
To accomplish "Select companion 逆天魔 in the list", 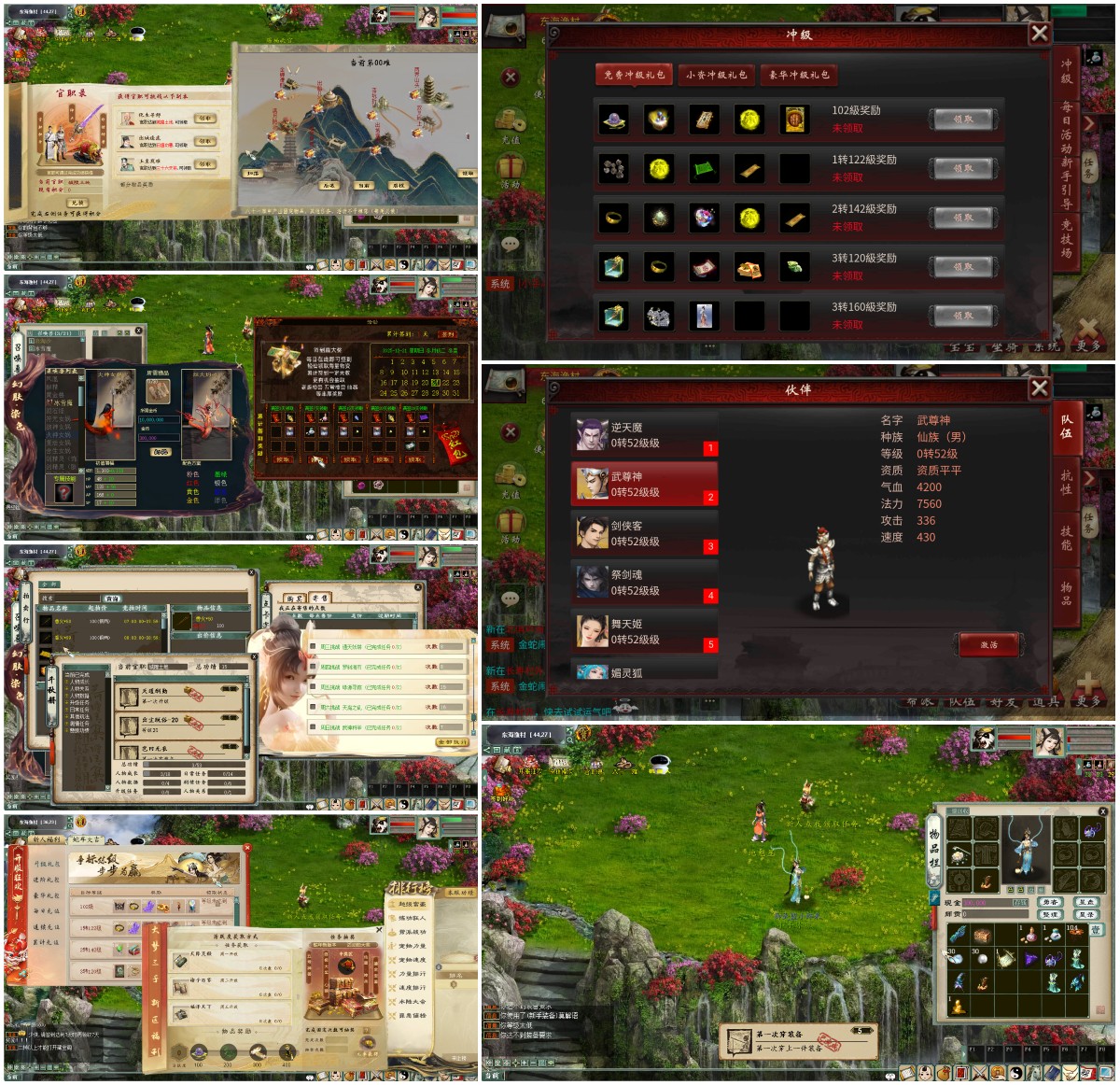I will (x=644, y=436).
